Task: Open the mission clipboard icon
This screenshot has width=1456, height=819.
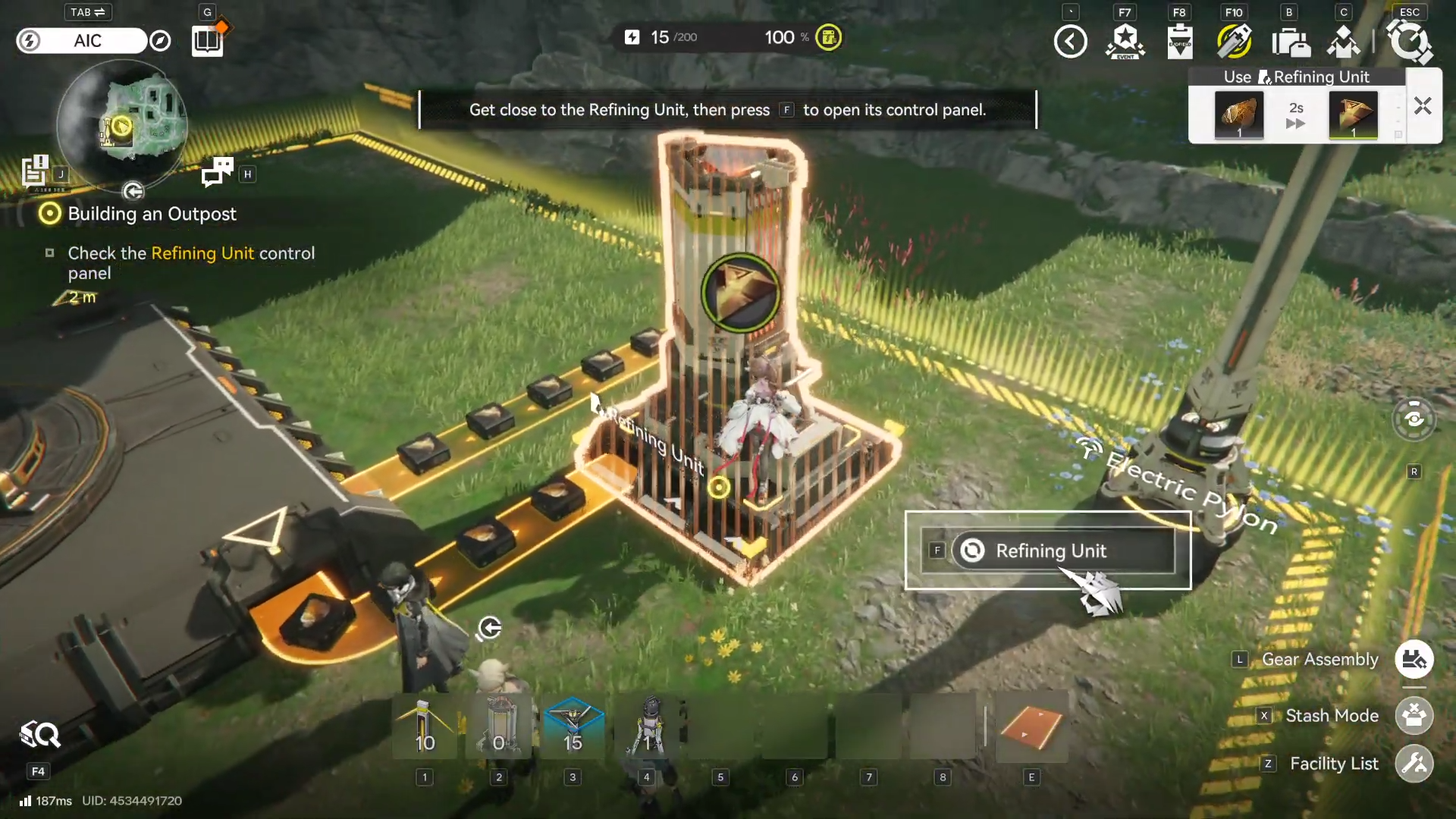Action: (x=1179, y=42)
